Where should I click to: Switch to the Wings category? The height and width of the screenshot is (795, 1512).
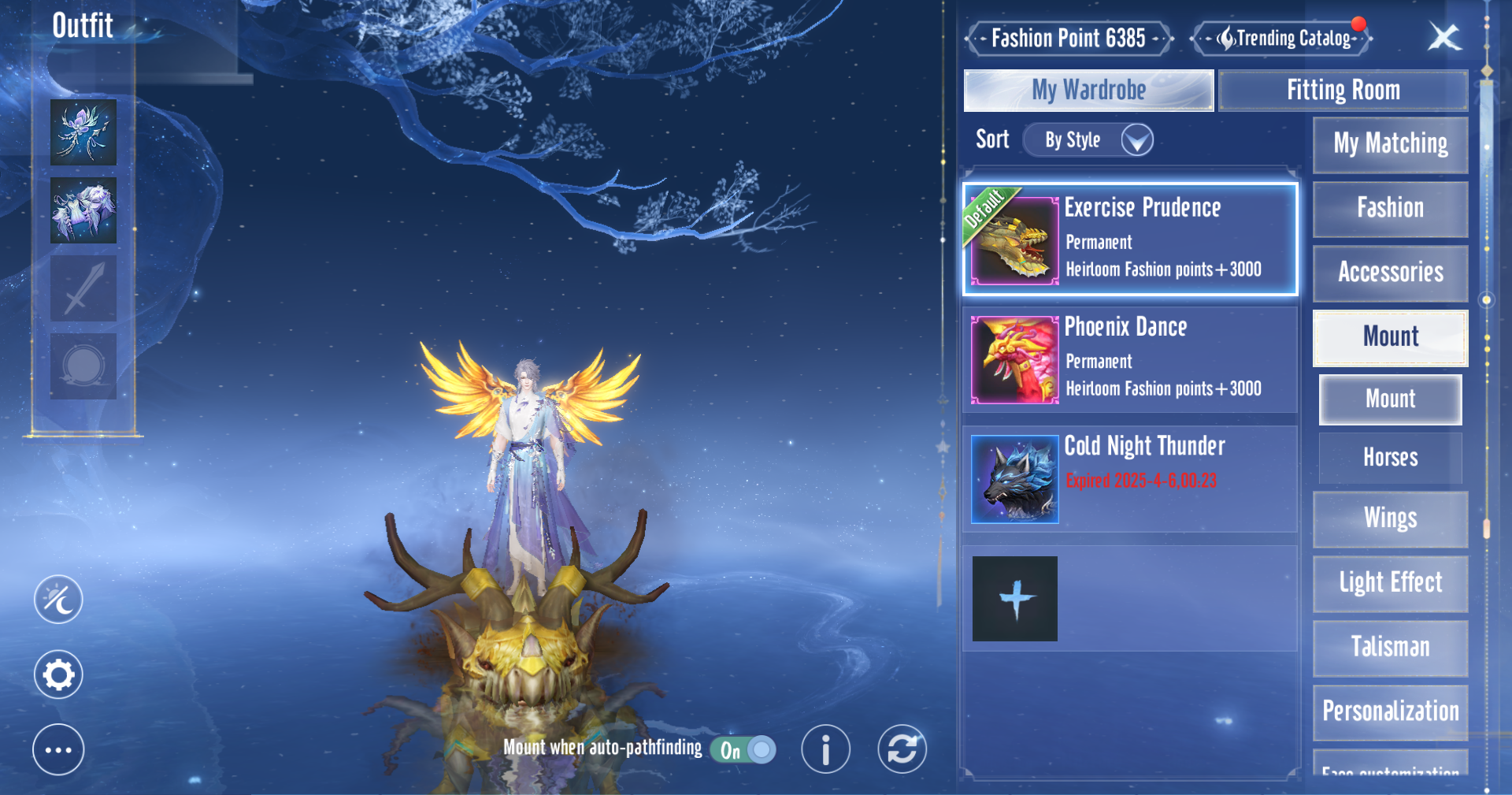[x=1390, y=518]
